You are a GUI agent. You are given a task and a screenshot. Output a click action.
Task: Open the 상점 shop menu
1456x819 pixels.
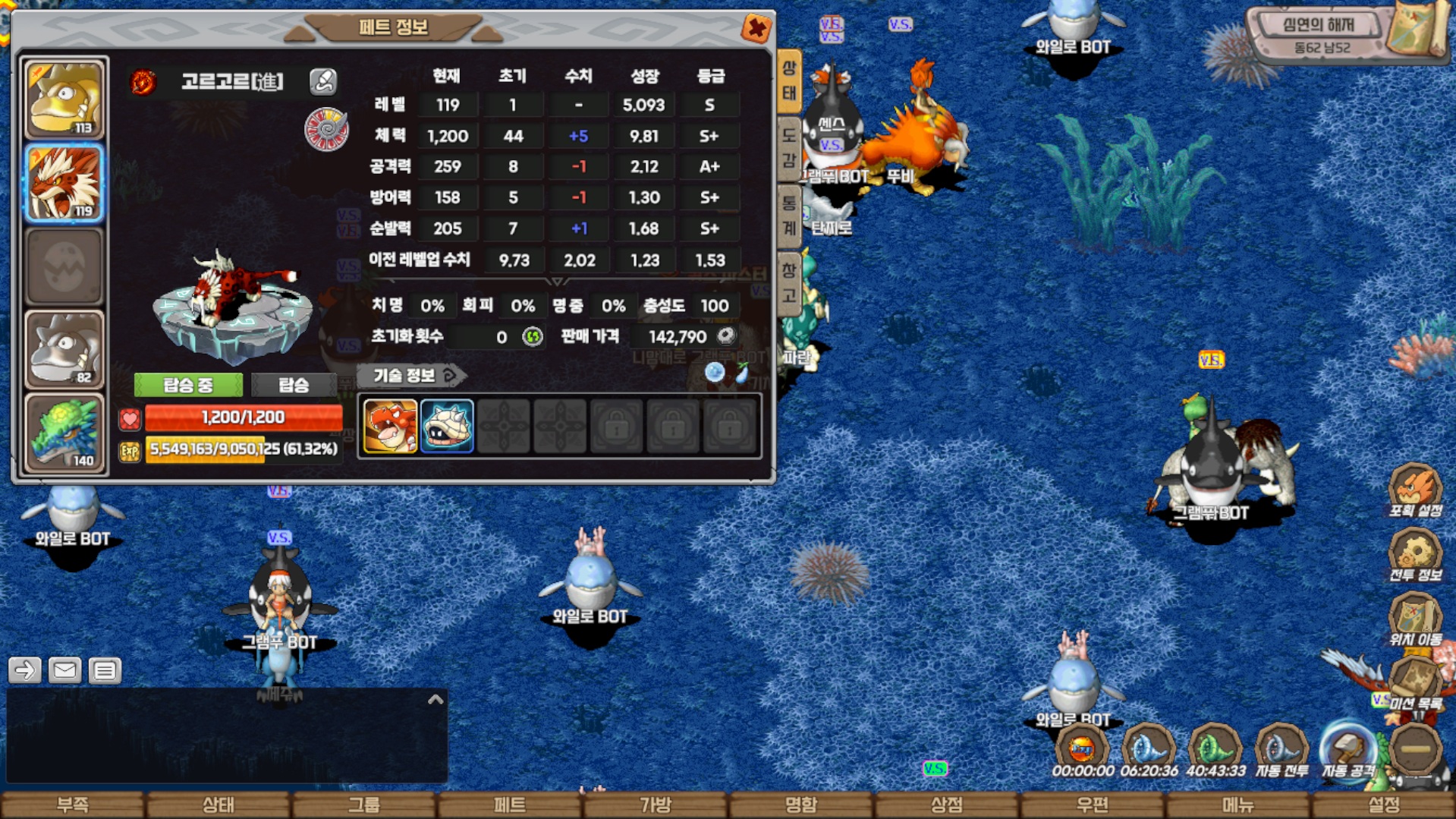(947, 805)
